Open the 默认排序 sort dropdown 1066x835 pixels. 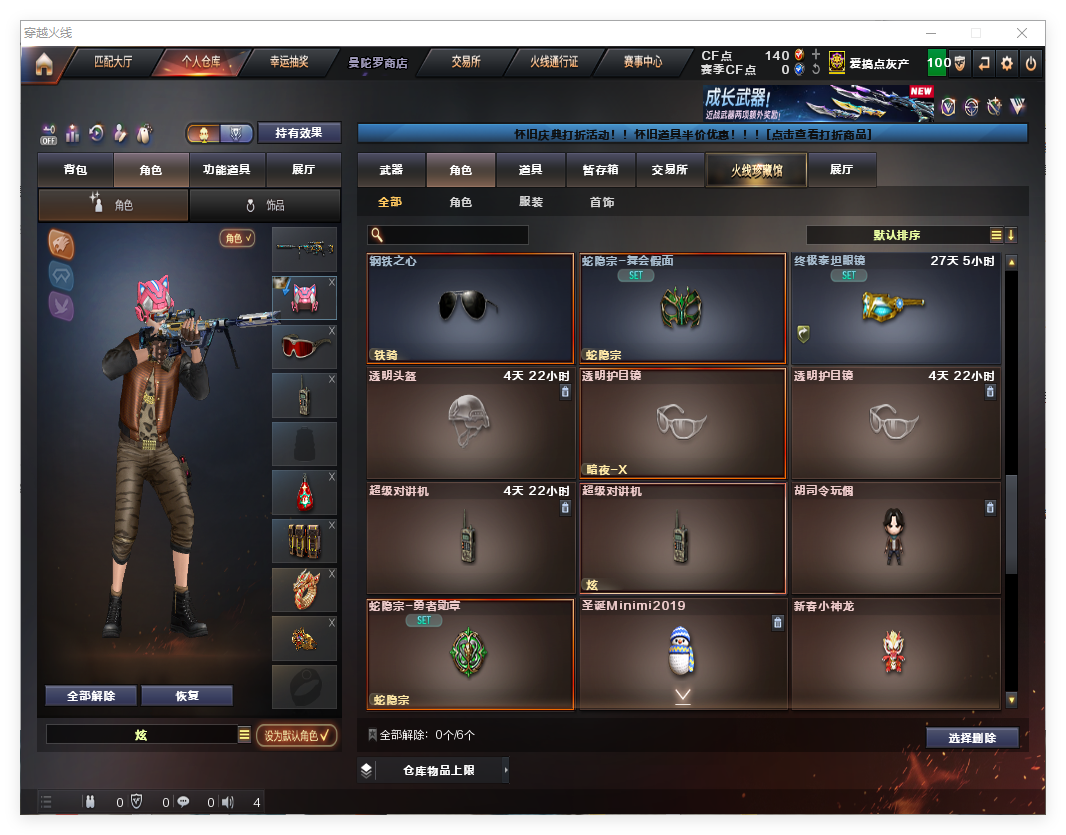[x=896, y=235]
